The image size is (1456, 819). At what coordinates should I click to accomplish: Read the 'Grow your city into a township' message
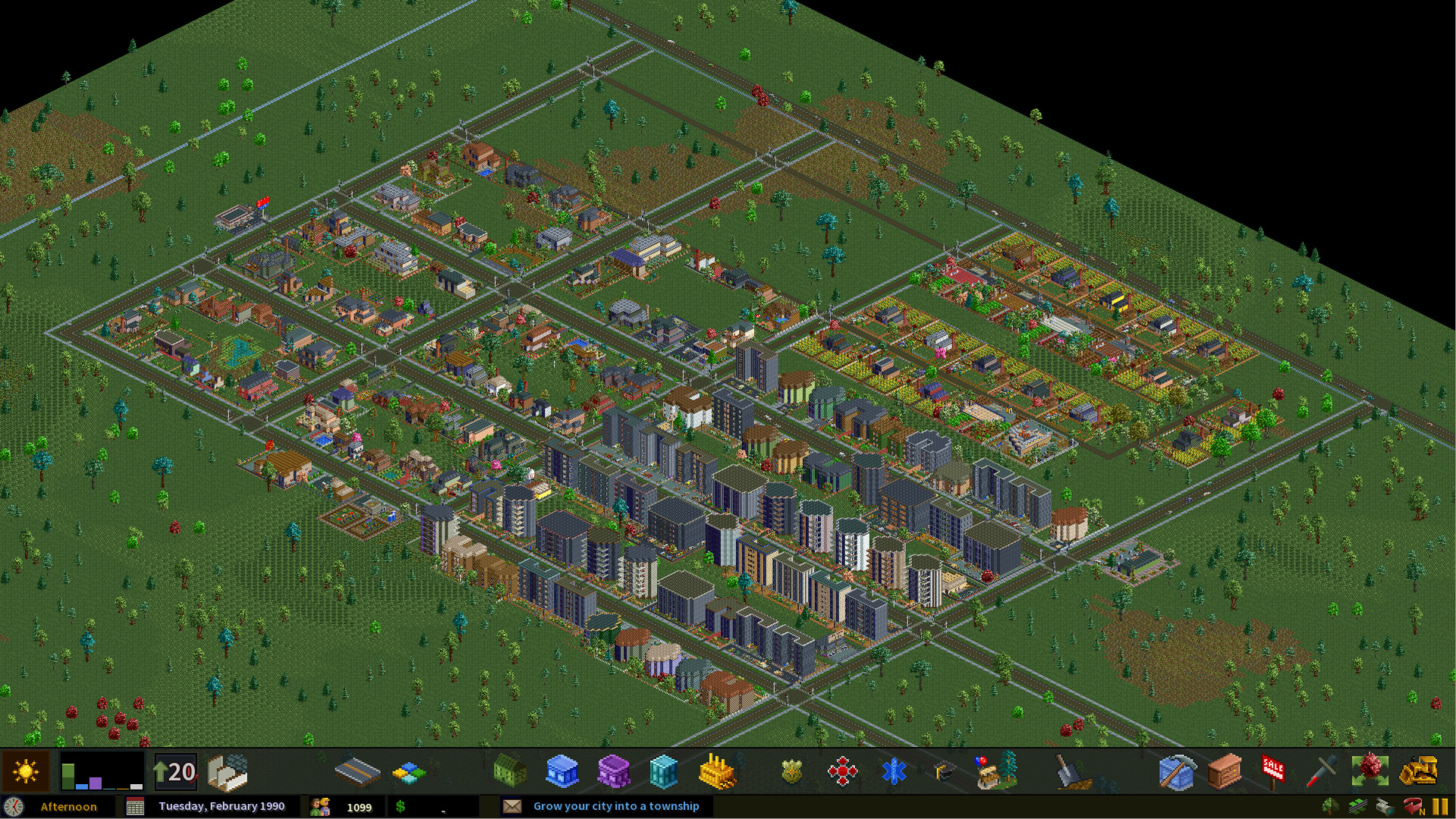point(618,806)
